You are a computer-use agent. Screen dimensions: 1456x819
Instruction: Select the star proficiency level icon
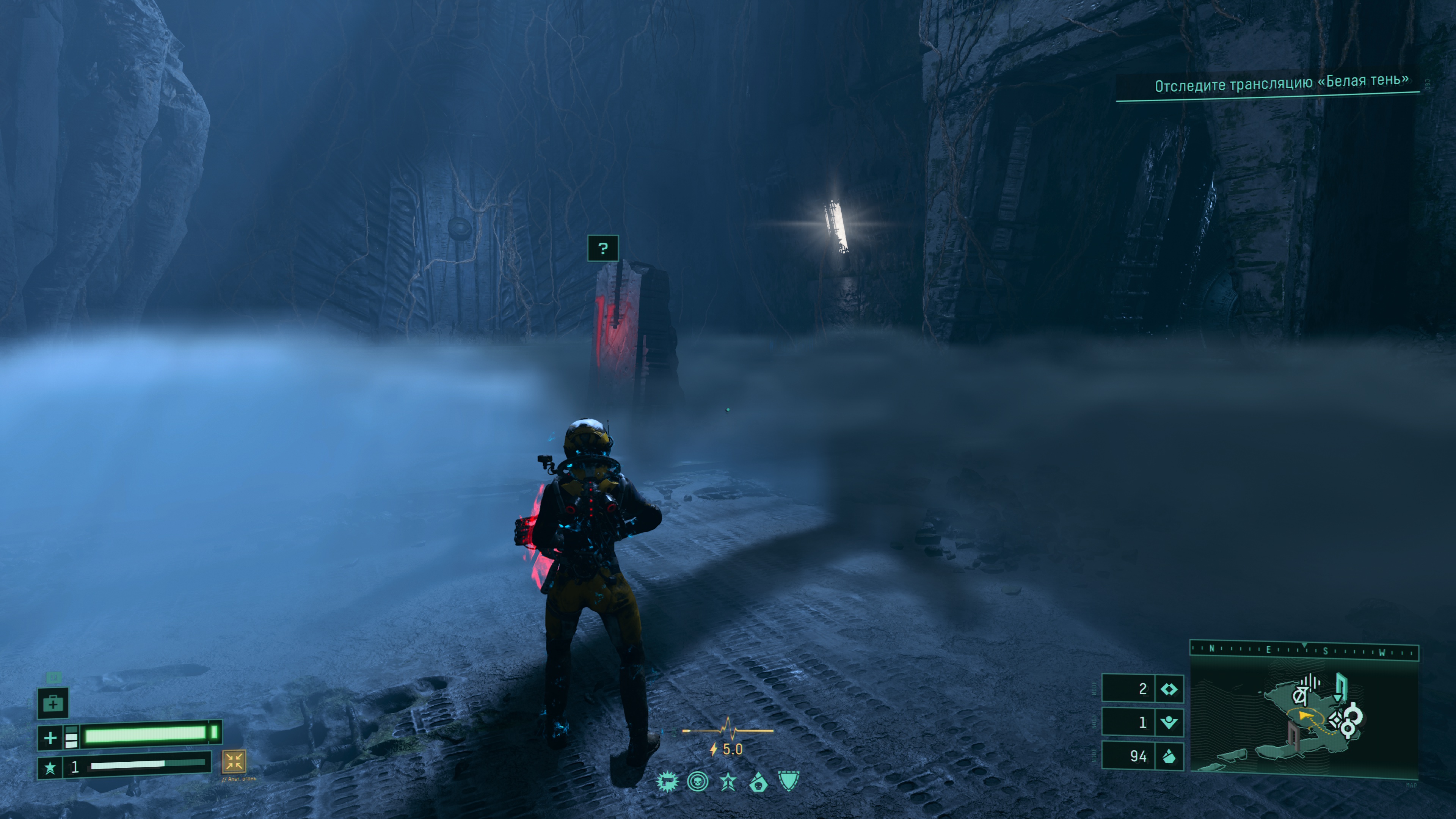pyautogui.click(x=50, y=767)
